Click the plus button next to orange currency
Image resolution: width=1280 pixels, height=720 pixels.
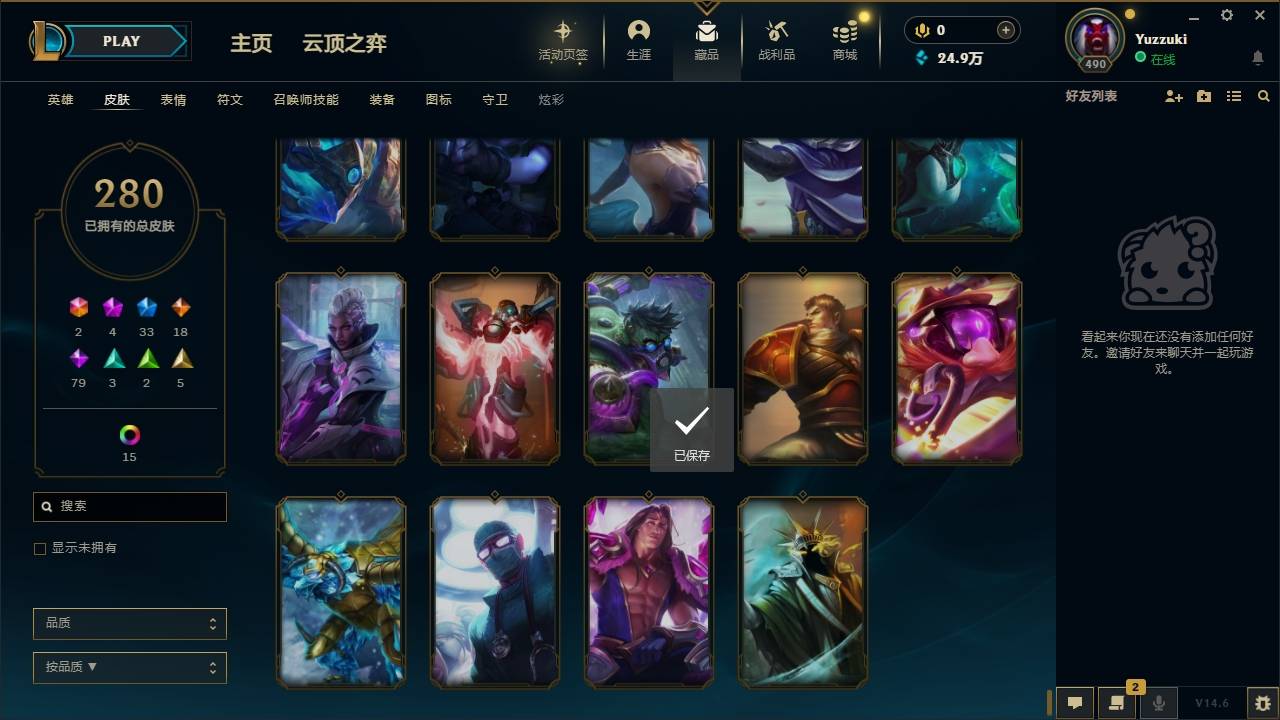coord(1003,30)
